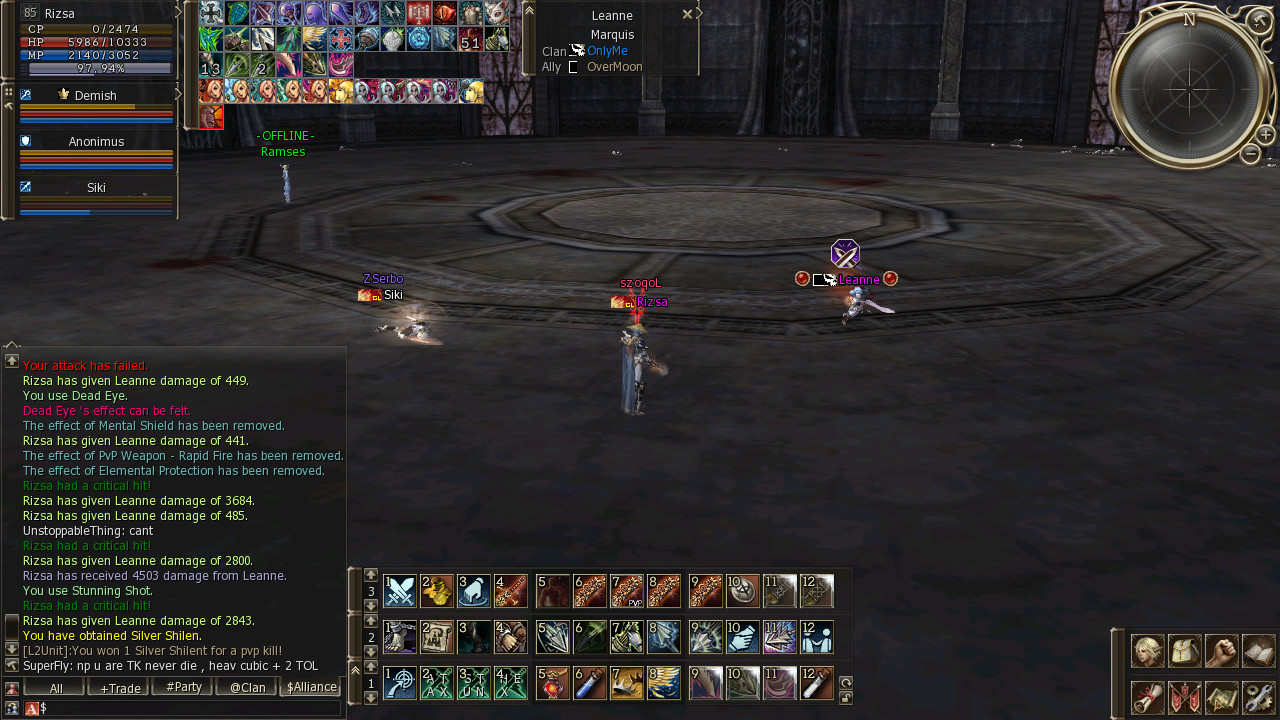Select the @Clan chat tab

tap(247, 688)
